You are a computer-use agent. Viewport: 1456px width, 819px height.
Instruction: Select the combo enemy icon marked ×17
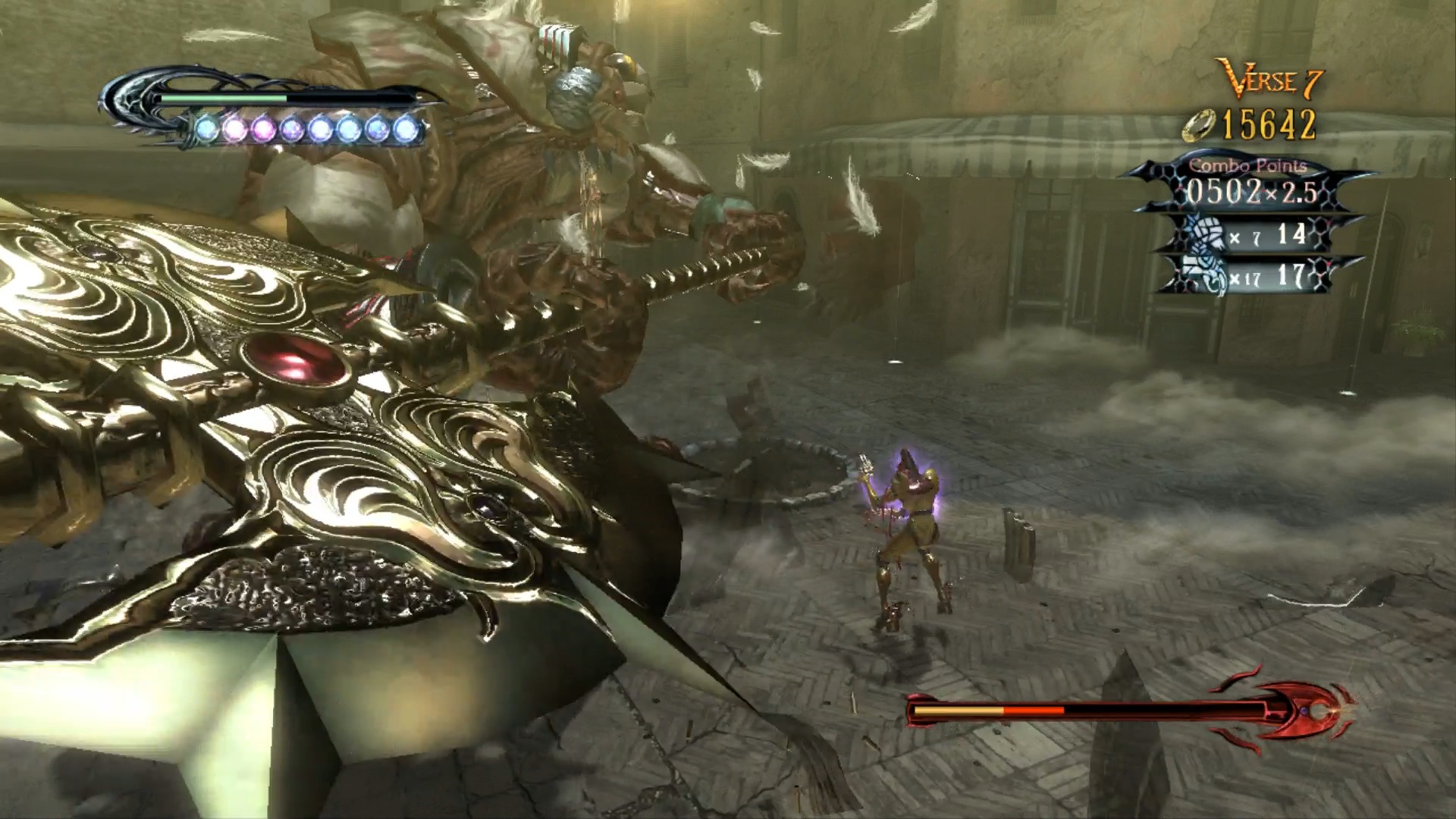pyautogui.click(x=1204, y=278)
